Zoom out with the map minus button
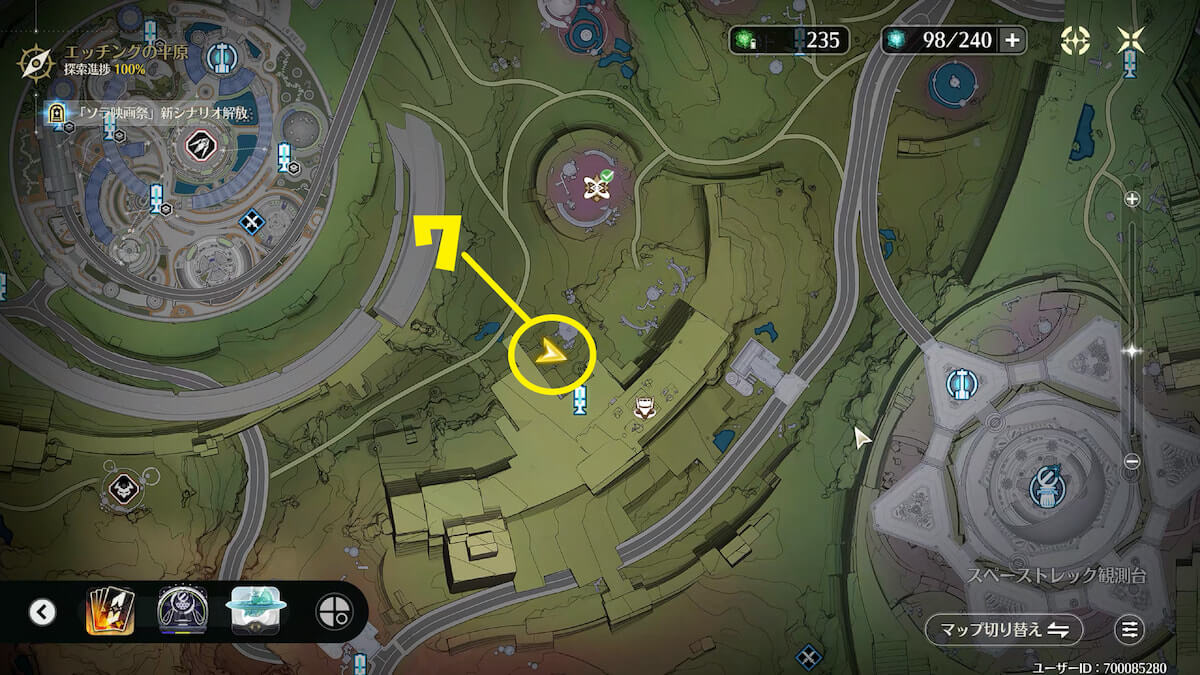Screen dimensions: 1200x675 click(x=1132, y=461)
